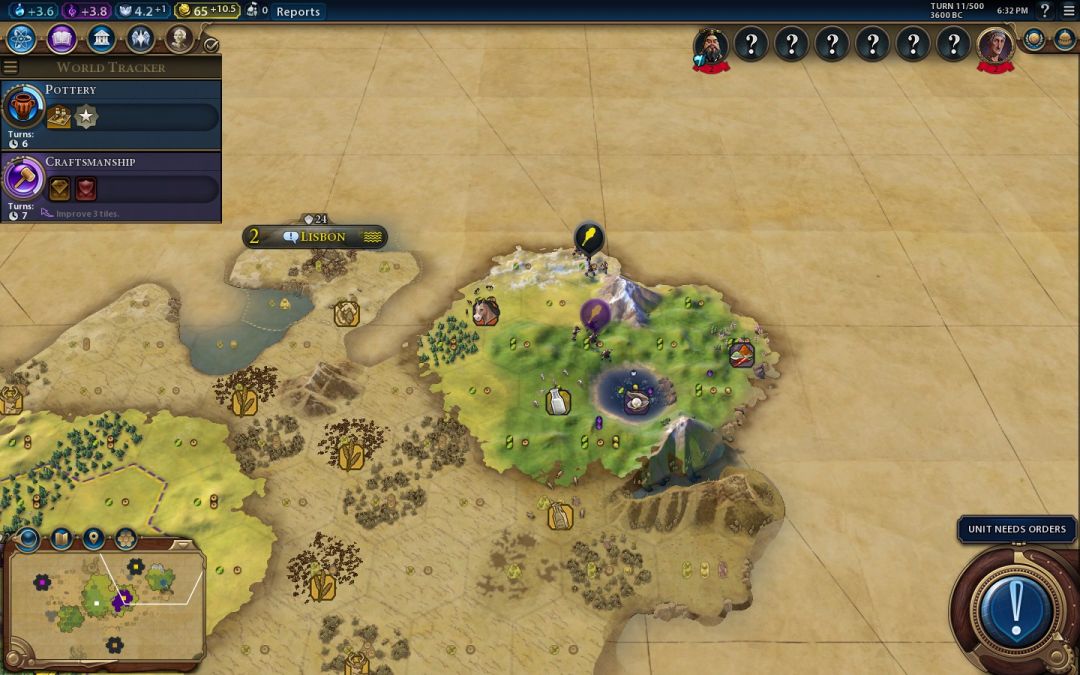Open the main game menu
The image size is (1080, 675).
1068,11
